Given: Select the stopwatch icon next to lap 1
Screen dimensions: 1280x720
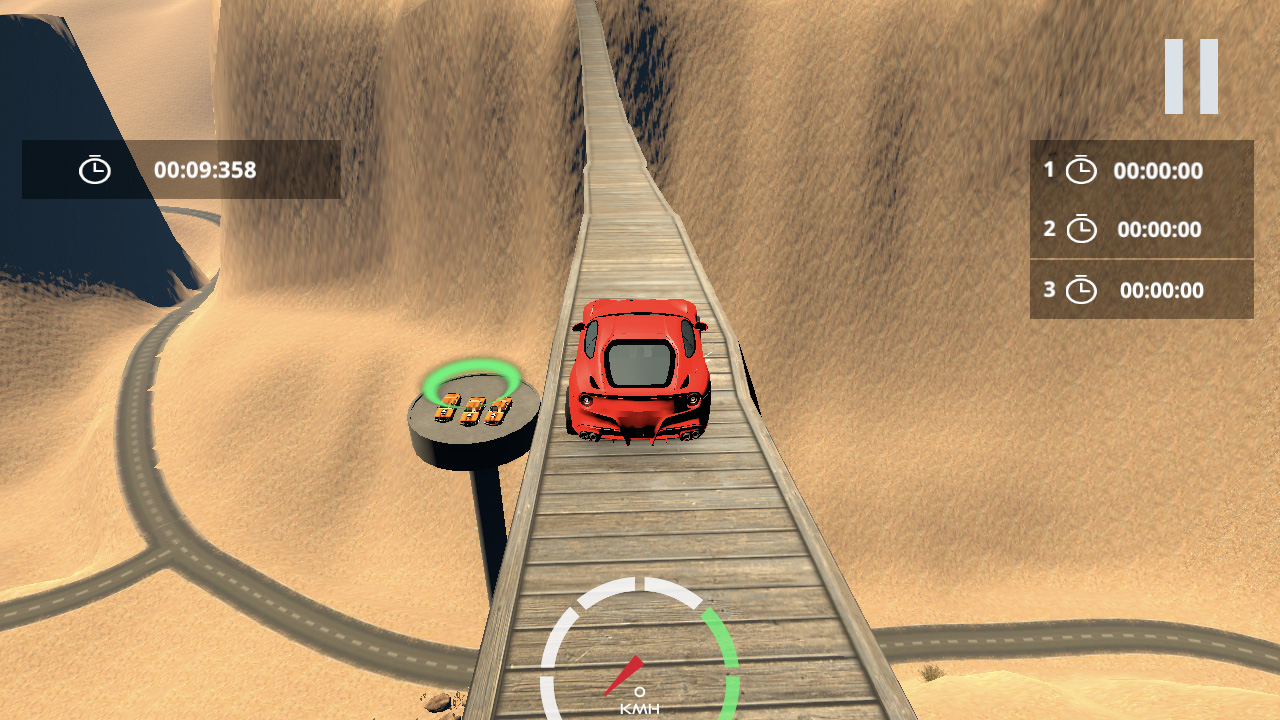Looking at the screenshot, I should [x=1082, y=170].
